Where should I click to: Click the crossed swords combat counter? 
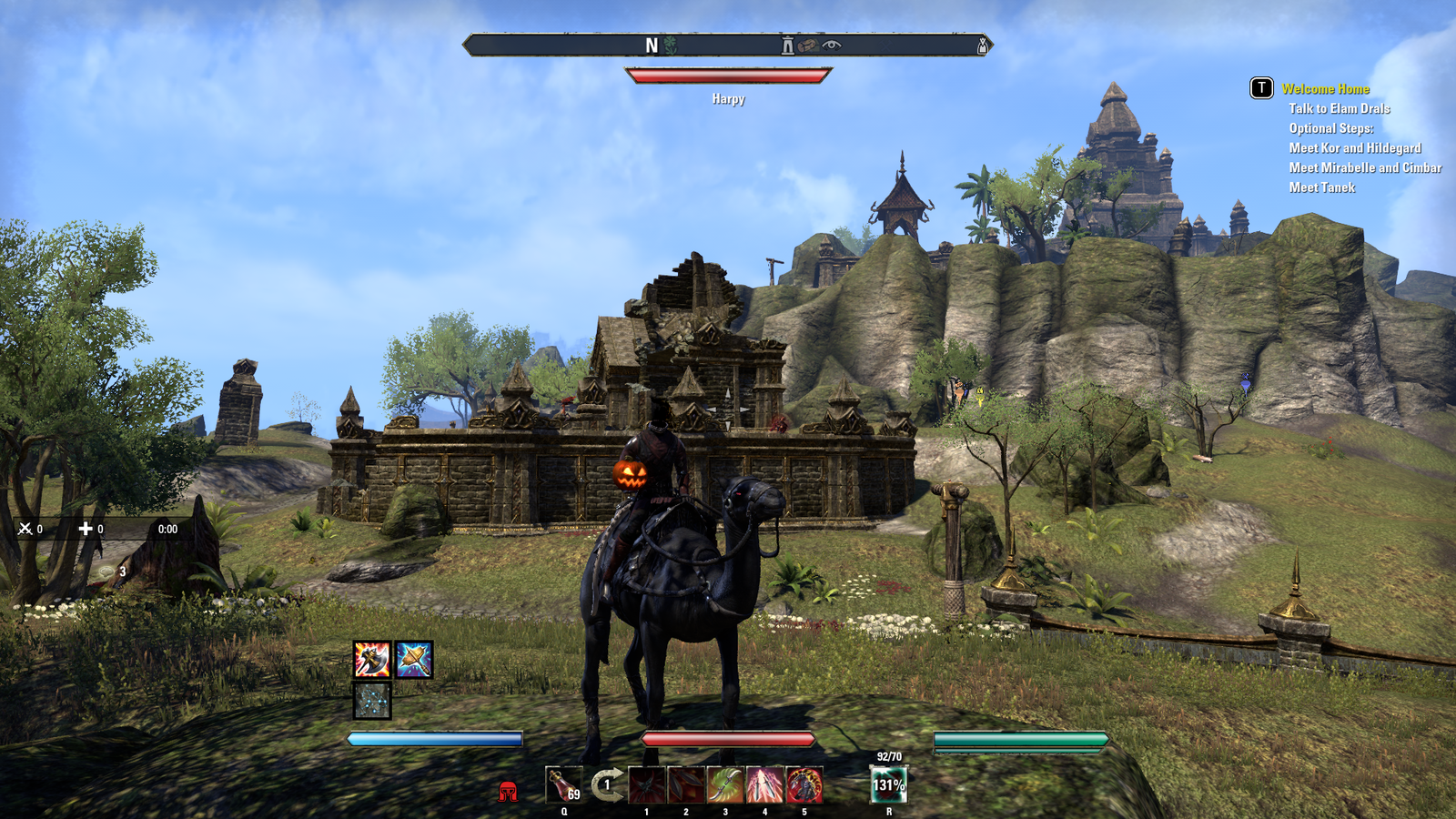point(25,529)
